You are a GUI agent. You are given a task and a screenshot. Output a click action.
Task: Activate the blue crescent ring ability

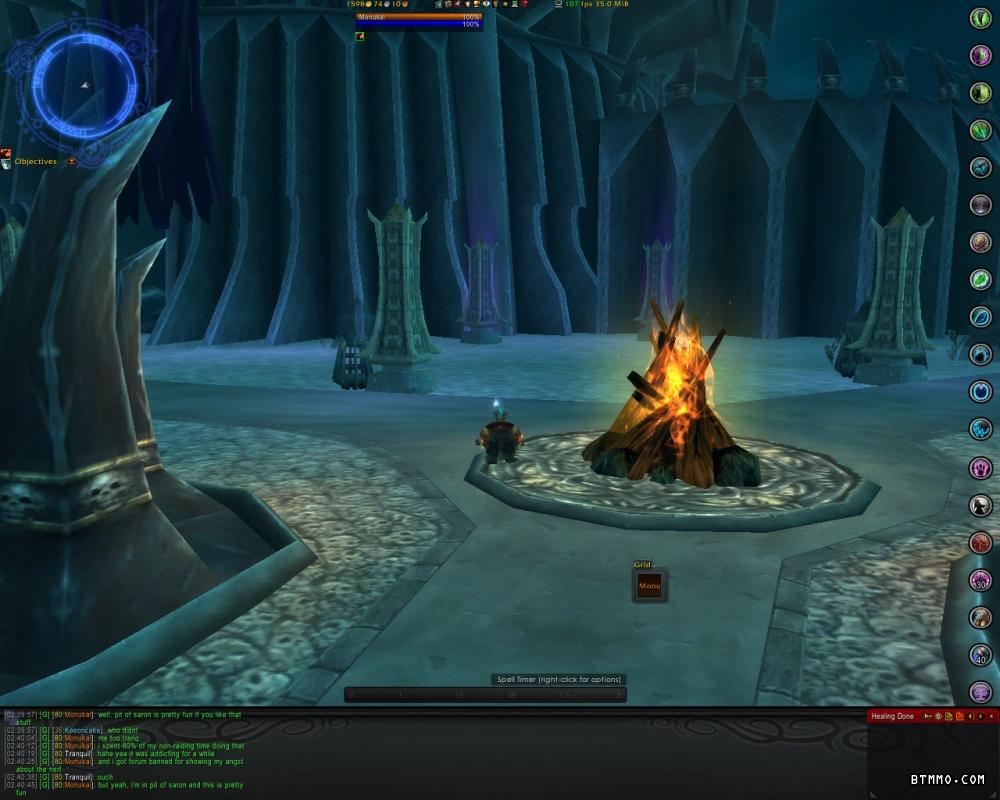980,392
